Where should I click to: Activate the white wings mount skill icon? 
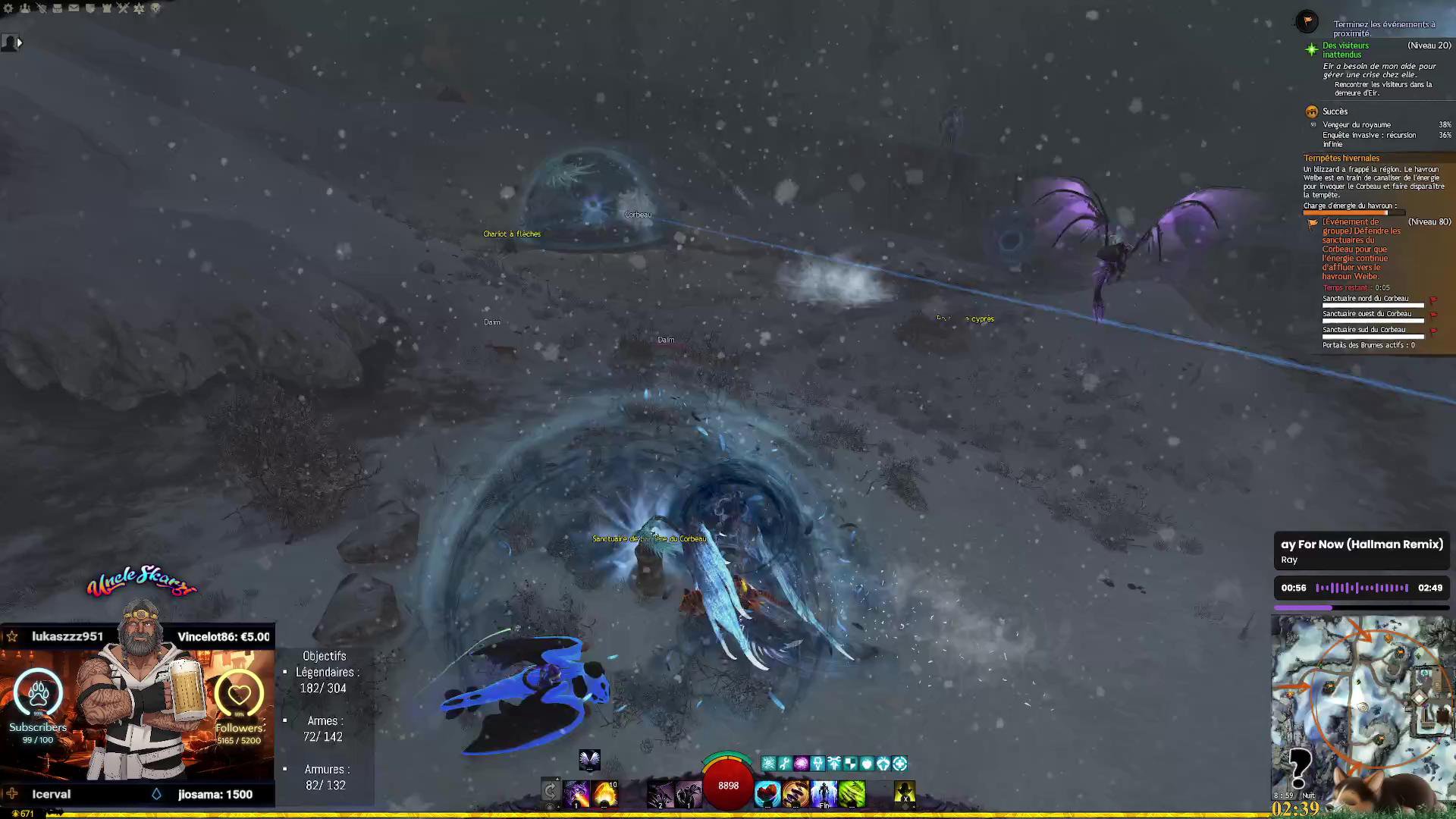click(589, 759)
